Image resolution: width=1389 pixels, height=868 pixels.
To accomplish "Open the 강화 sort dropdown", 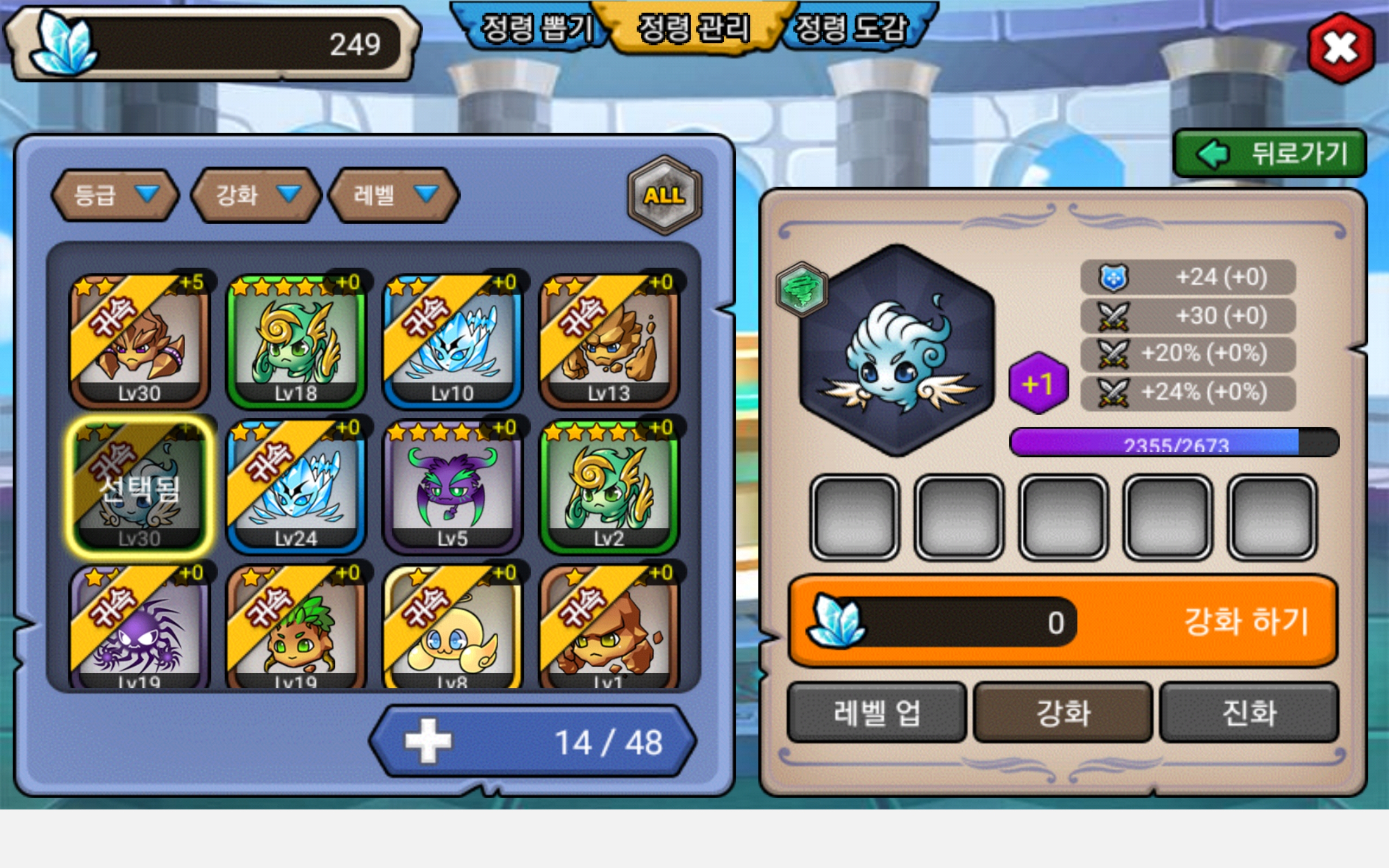I will coord(256,195).
